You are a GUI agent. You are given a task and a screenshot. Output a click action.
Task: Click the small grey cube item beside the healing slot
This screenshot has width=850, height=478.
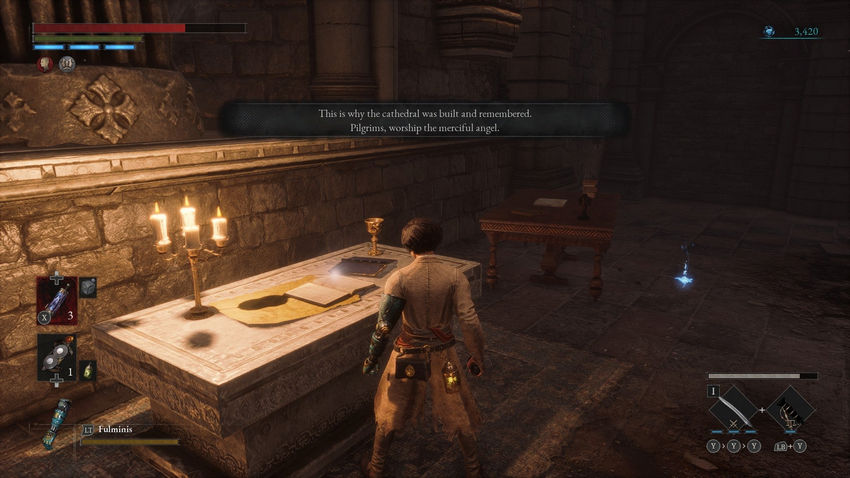87,288
